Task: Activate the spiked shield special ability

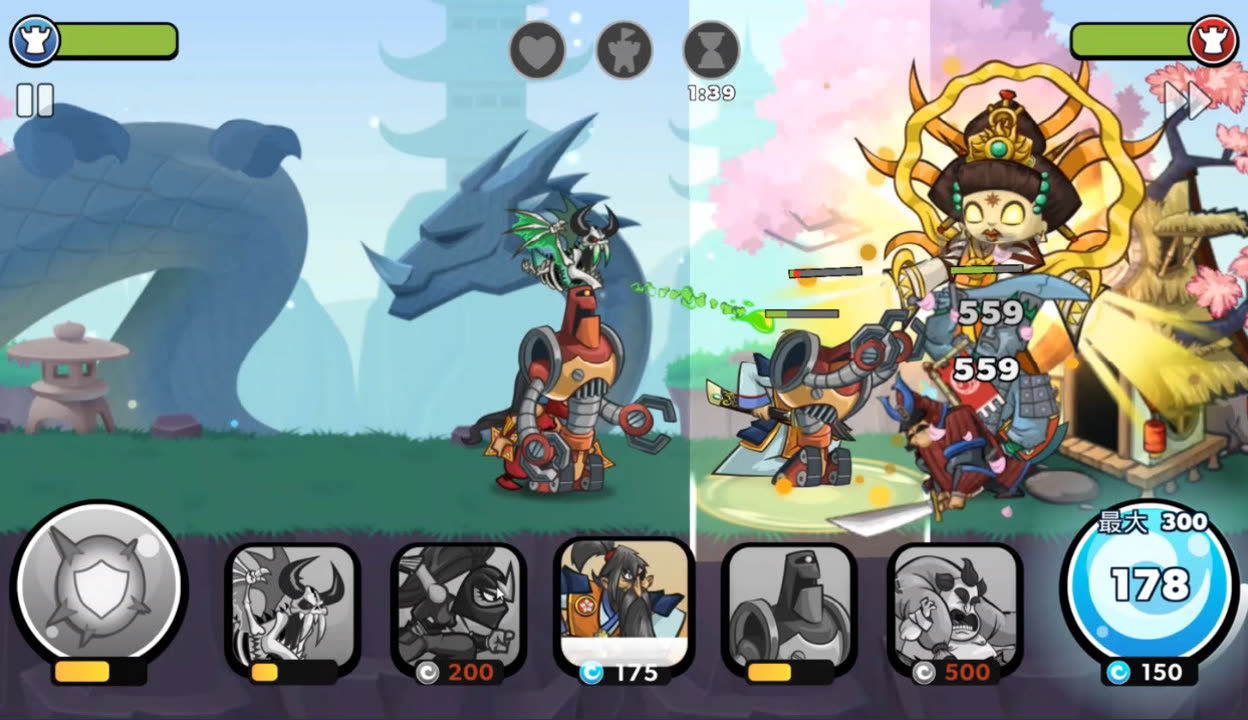Action: pos(99,585)
